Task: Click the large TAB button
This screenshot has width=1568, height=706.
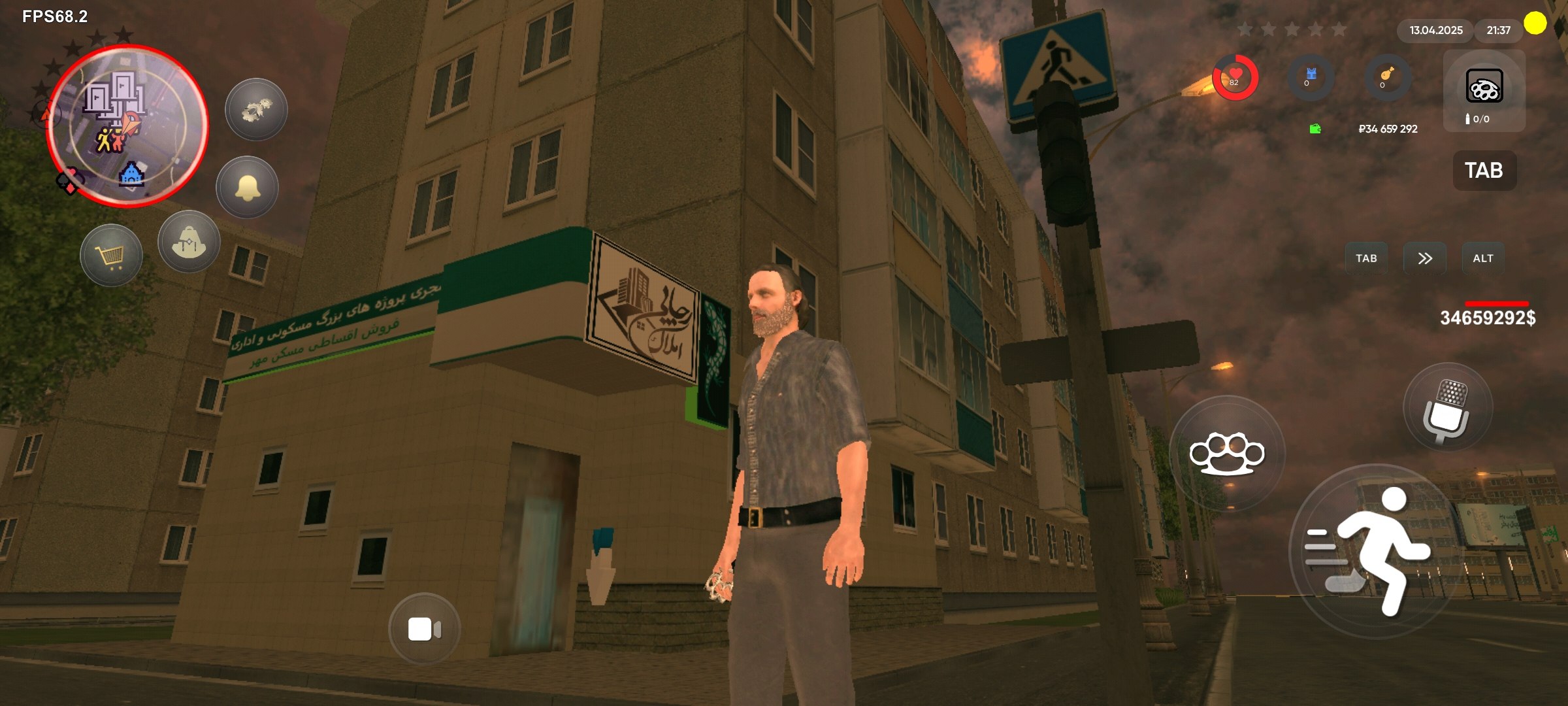Action: [x=1484, y=171]
